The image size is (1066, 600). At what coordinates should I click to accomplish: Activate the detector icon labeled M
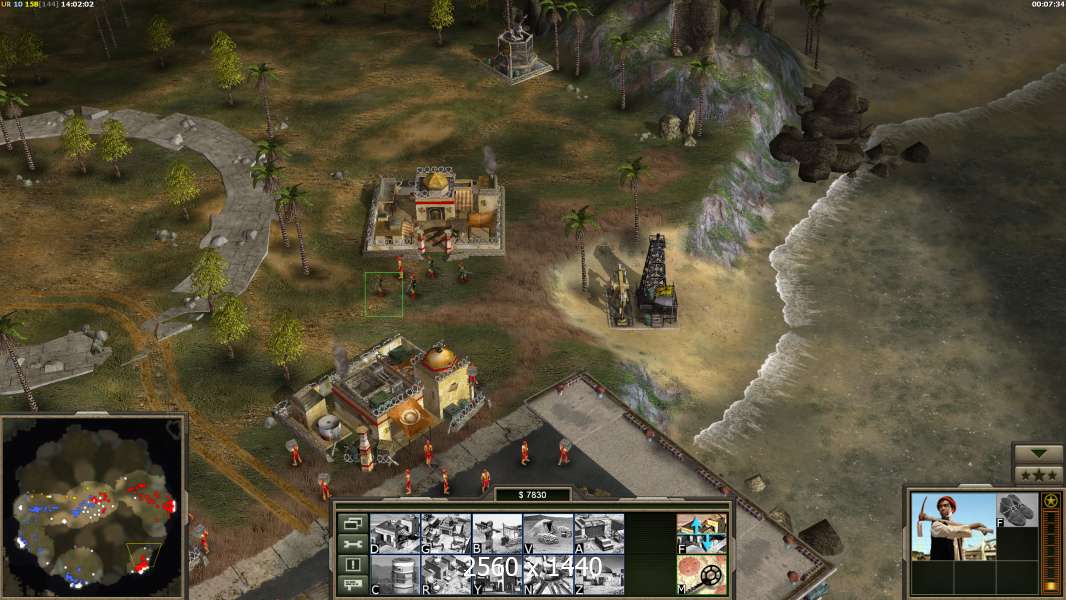(701, 574)
